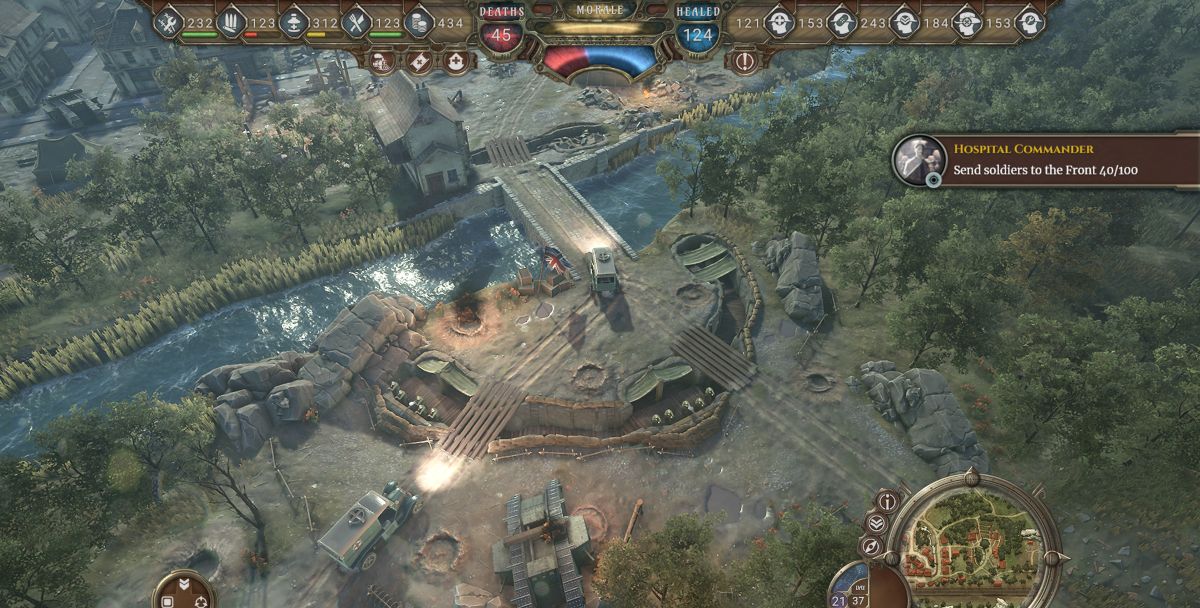The image size is (1200, 608).
Task: Activate the staff figures button
Action: tap(383, 61)
